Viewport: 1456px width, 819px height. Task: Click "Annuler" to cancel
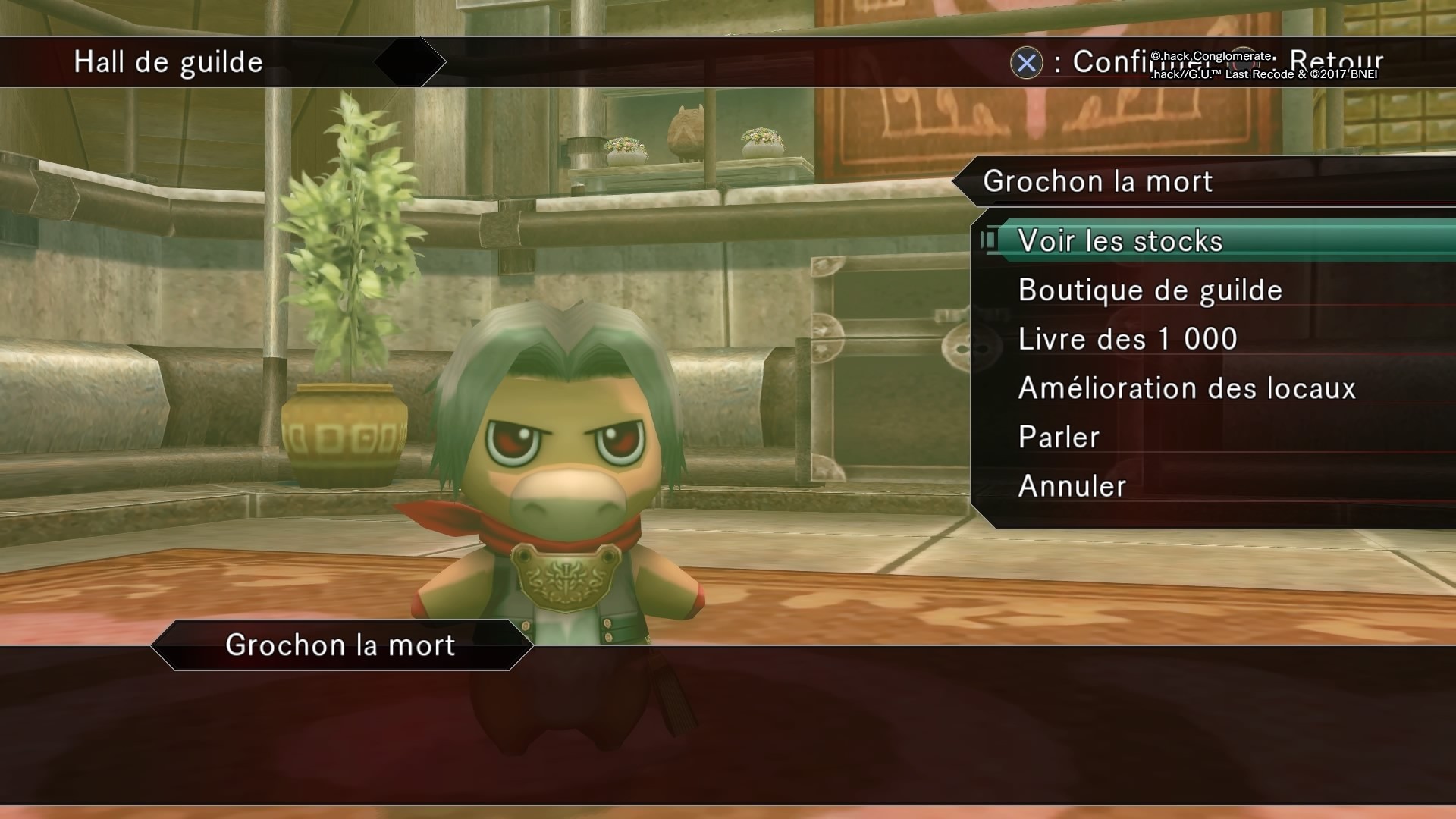[1069, 485]
